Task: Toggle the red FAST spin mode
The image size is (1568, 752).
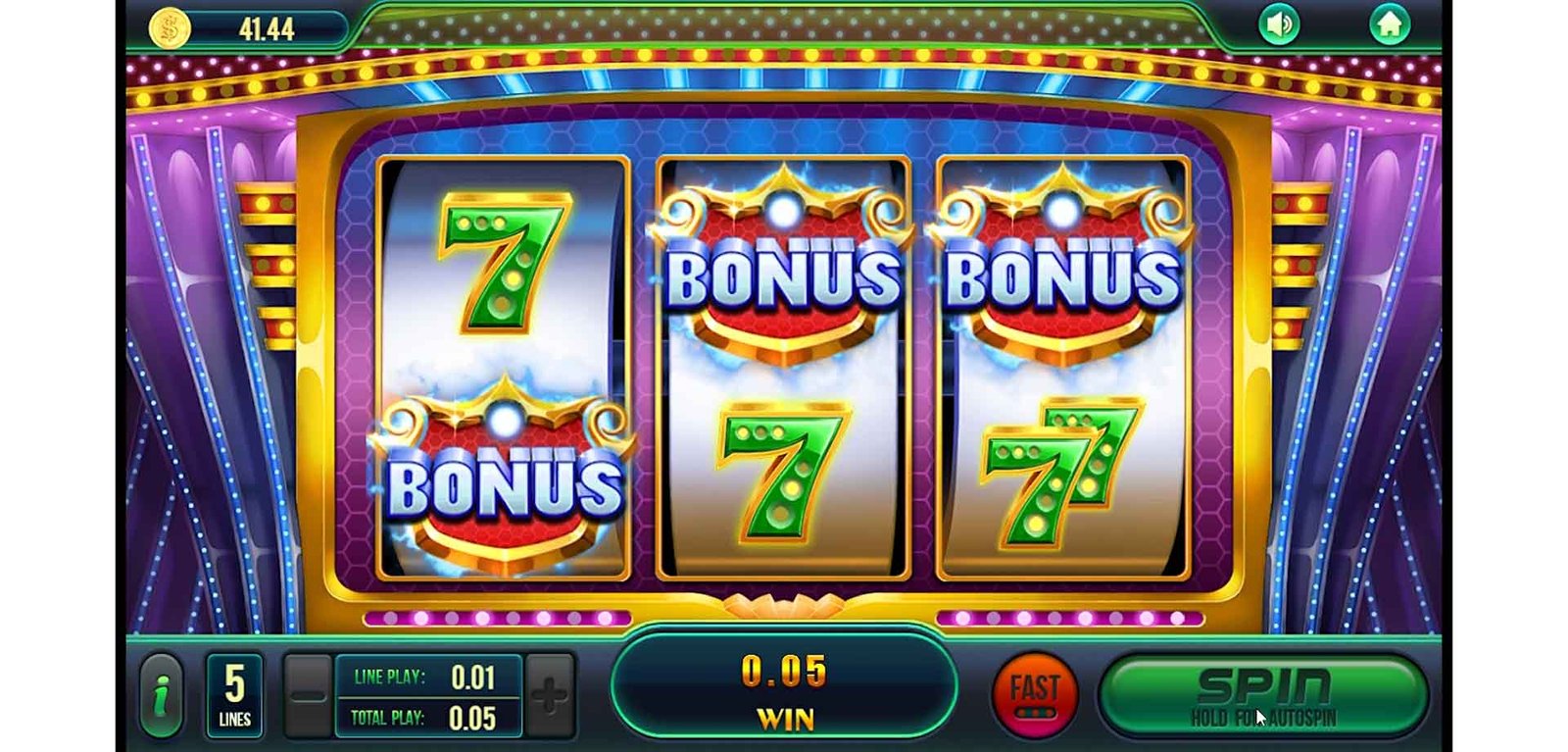Action: (x=1035, y=694)
